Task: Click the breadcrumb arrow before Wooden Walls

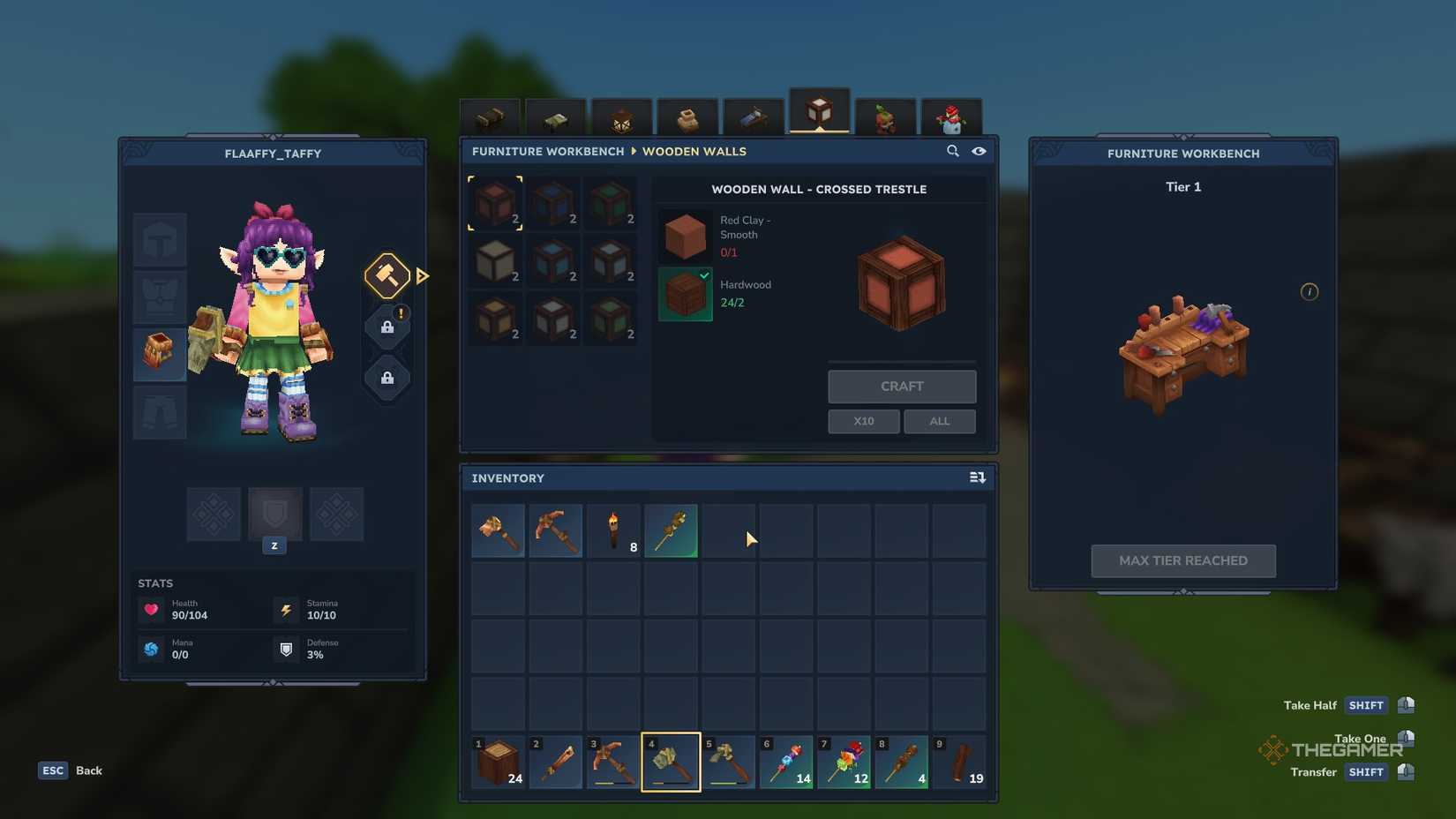Action: tap(634, 151)
